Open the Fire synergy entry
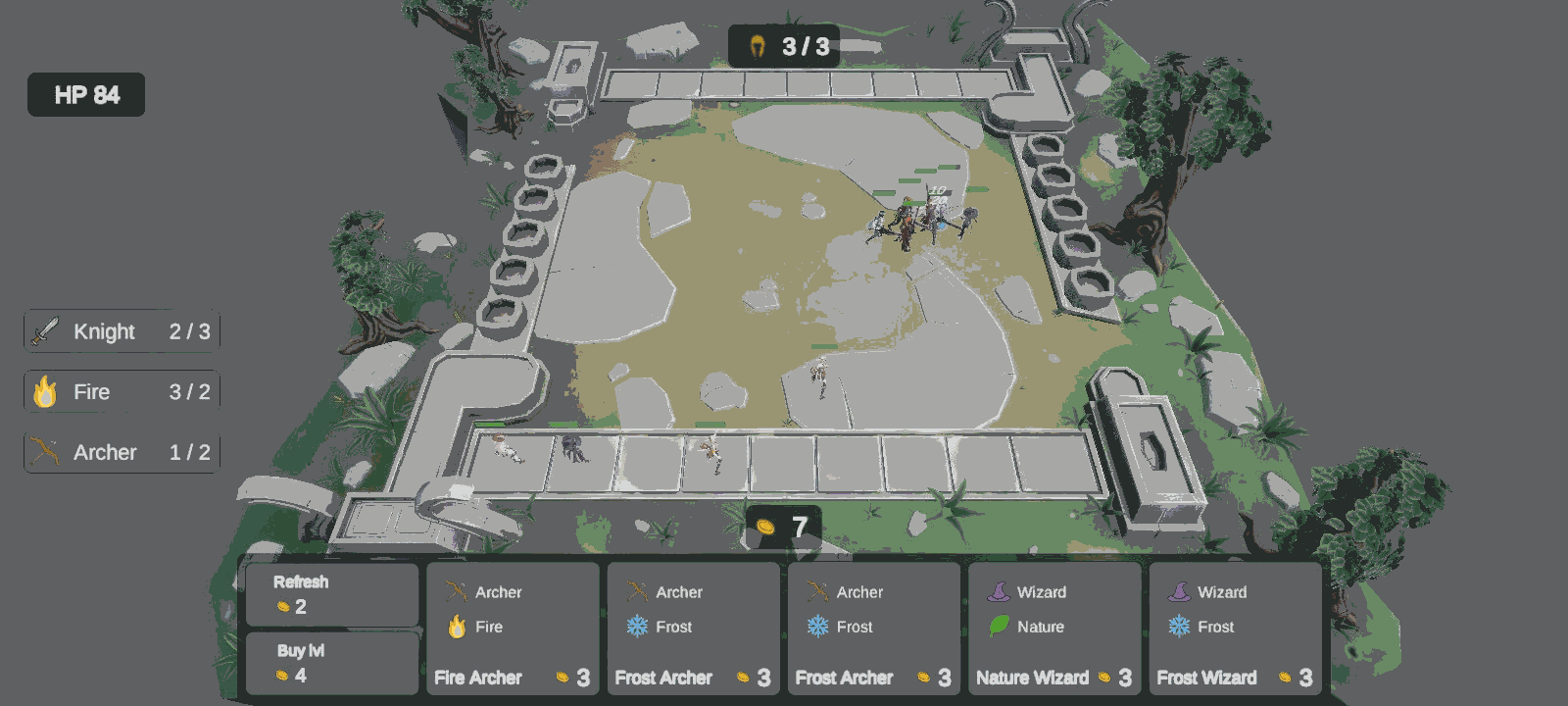 pyautogui.click(x=122, y=392)
